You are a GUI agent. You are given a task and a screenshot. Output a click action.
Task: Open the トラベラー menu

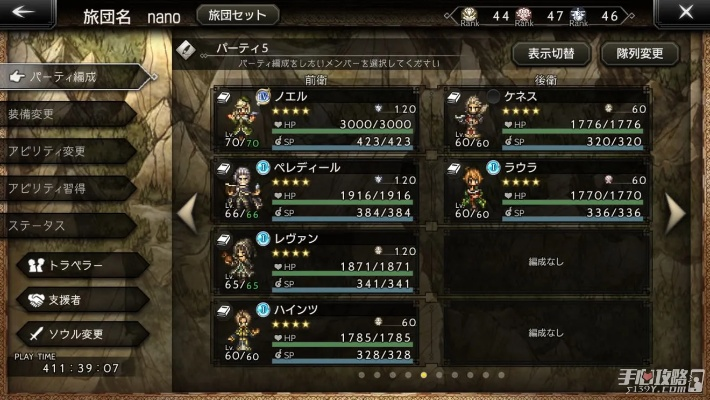[80, 265]
